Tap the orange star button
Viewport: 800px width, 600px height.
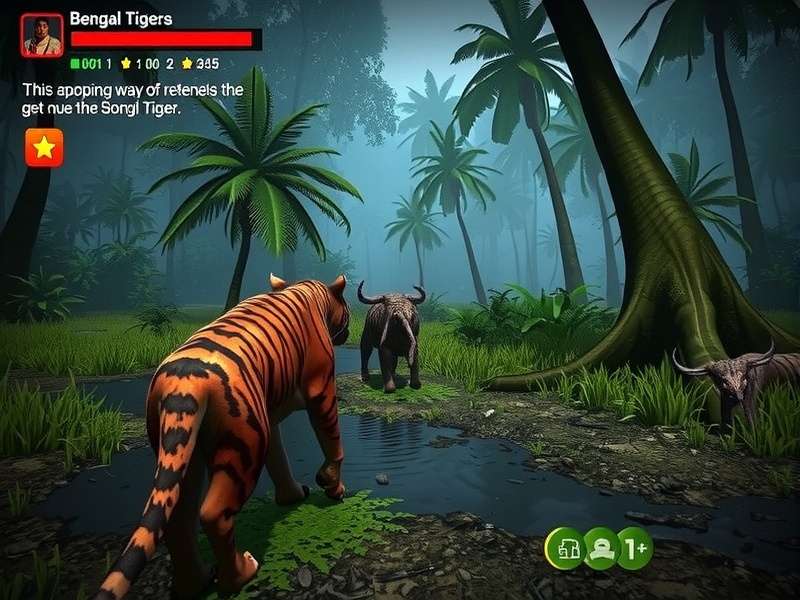tap(44, 148)
